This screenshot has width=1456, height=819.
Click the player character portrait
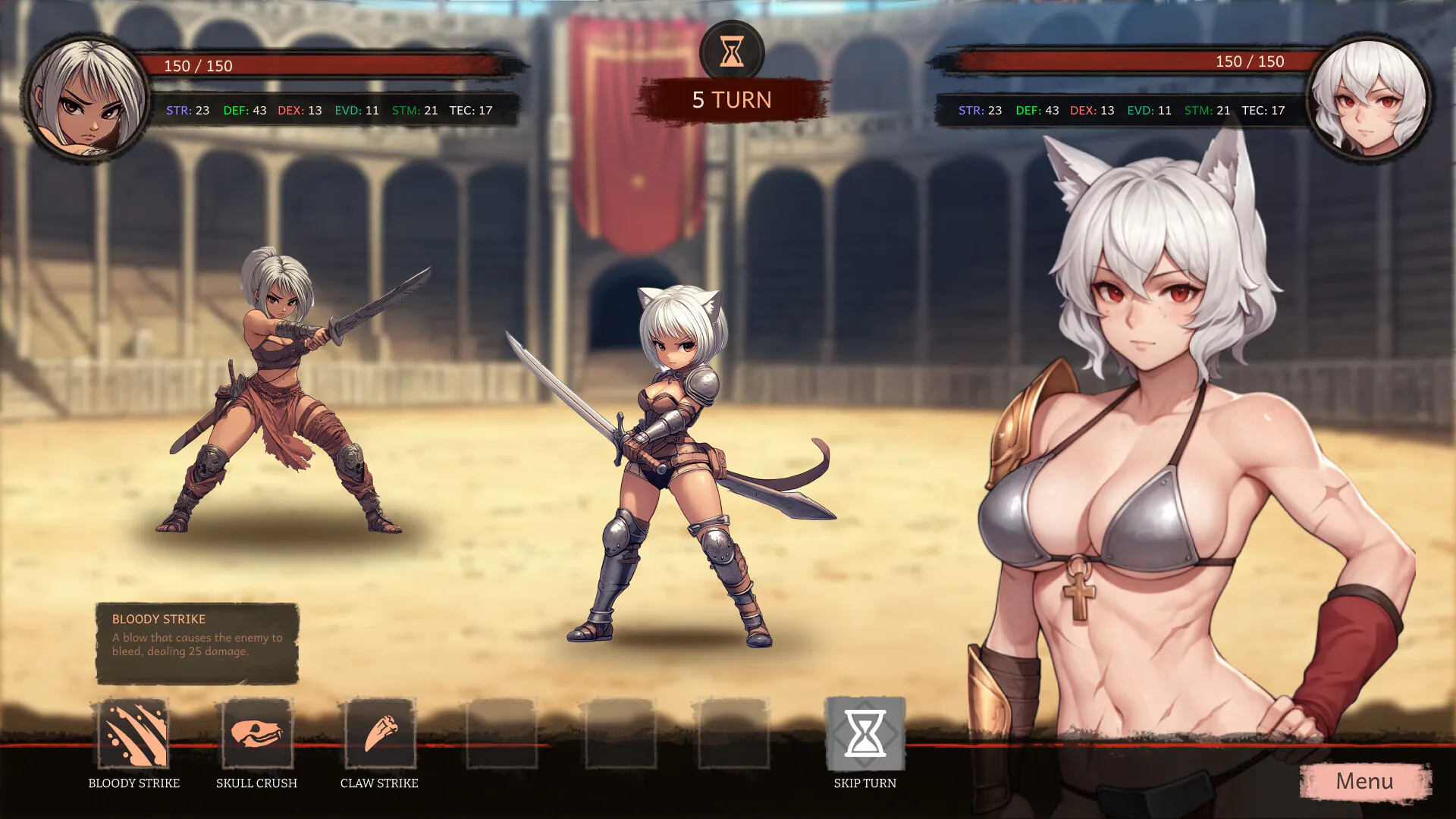(x=87, y=99)
